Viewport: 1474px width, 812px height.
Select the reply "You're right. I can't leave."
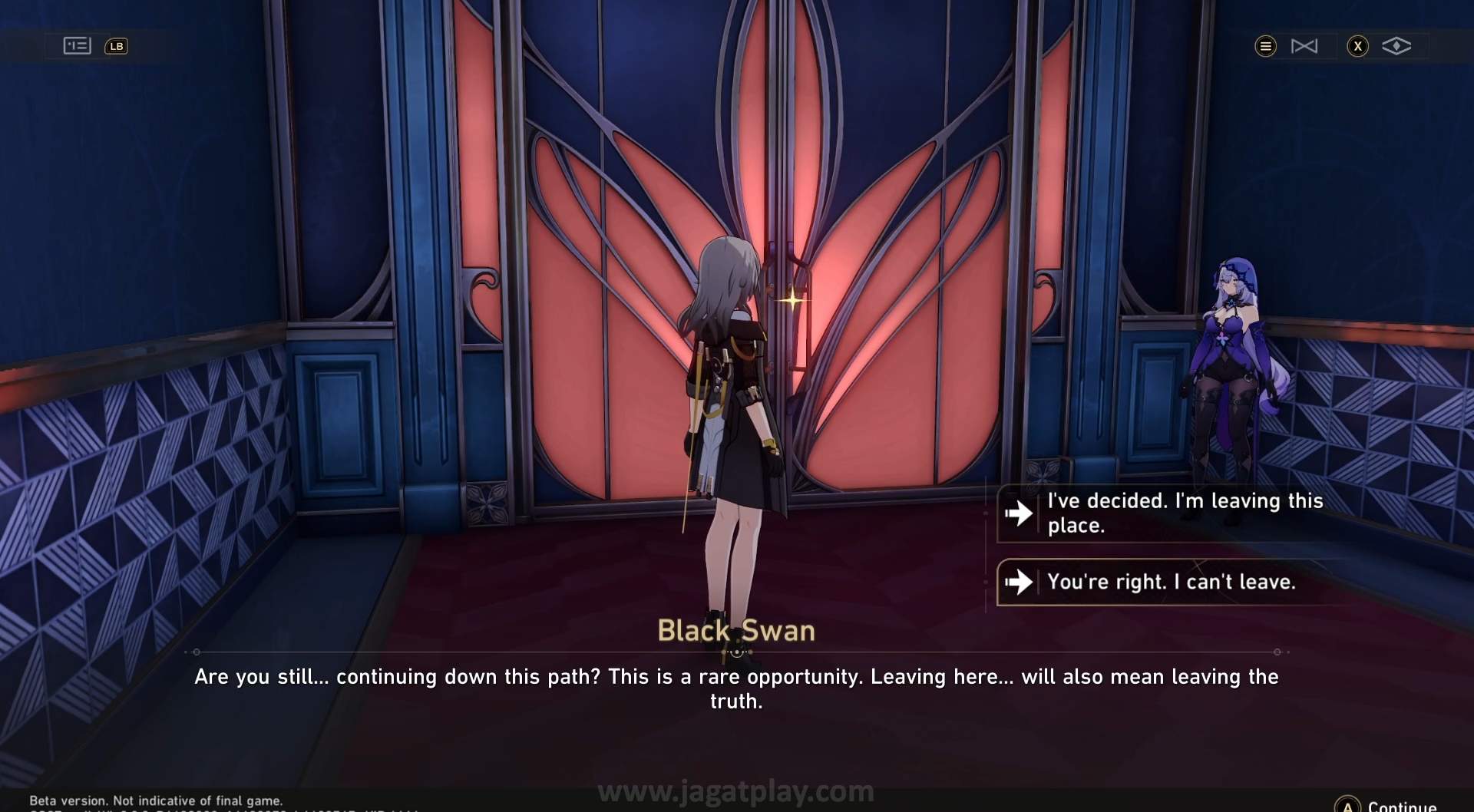coord(1171,582)
